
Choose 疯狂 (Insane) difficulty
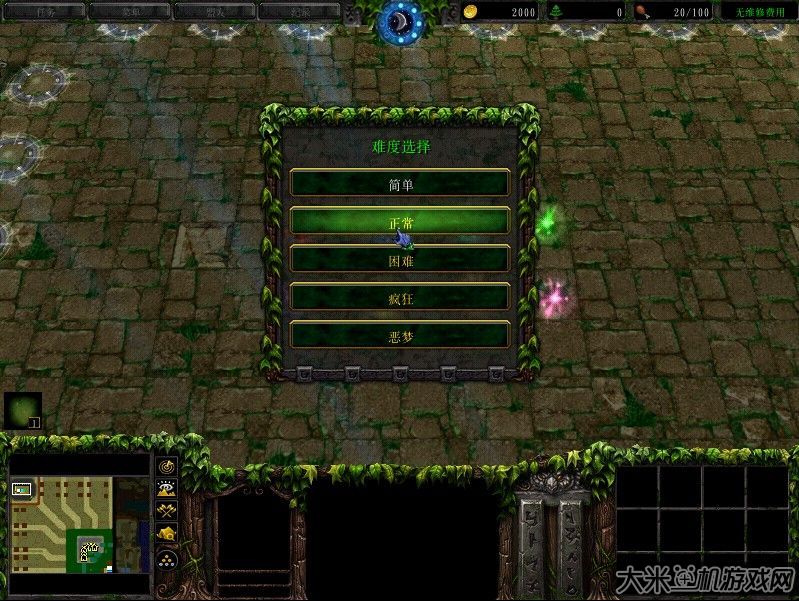[x=400, y=297]
